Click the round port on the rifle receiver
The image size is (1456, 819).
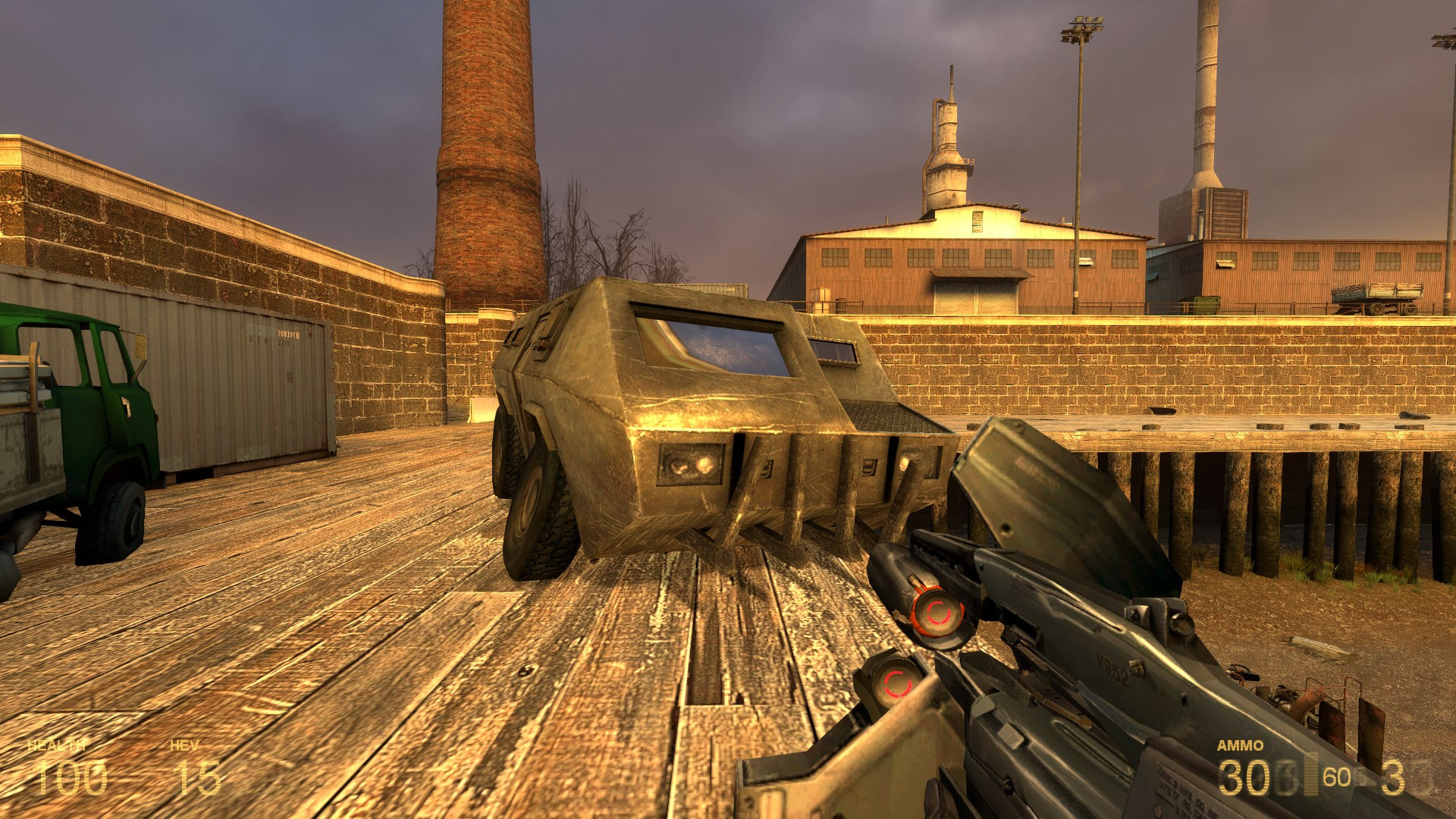point(1182,622)
